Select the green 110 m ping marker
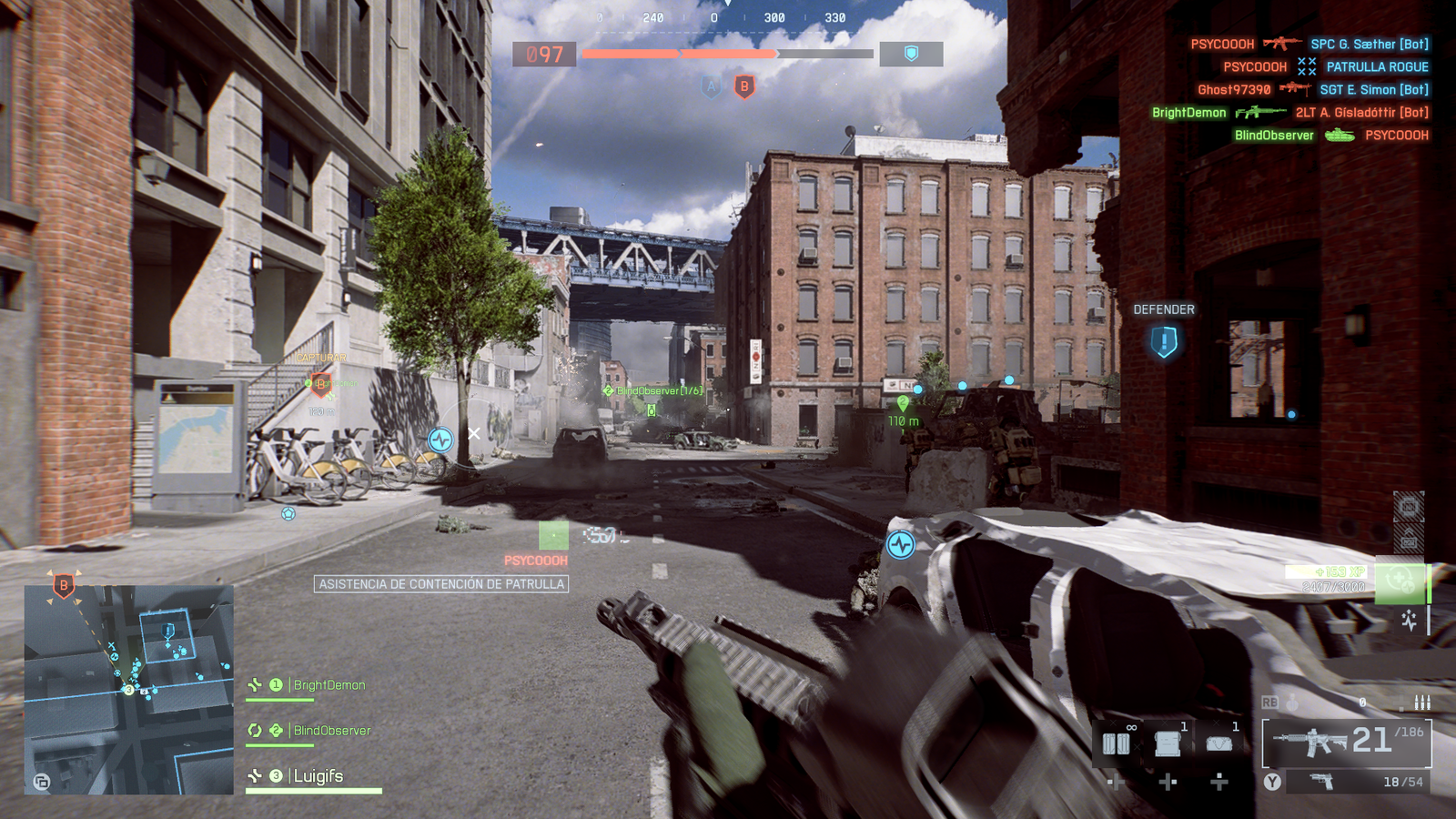The width and height of the screenshot is (1456, 819). [x=903, y=403]
